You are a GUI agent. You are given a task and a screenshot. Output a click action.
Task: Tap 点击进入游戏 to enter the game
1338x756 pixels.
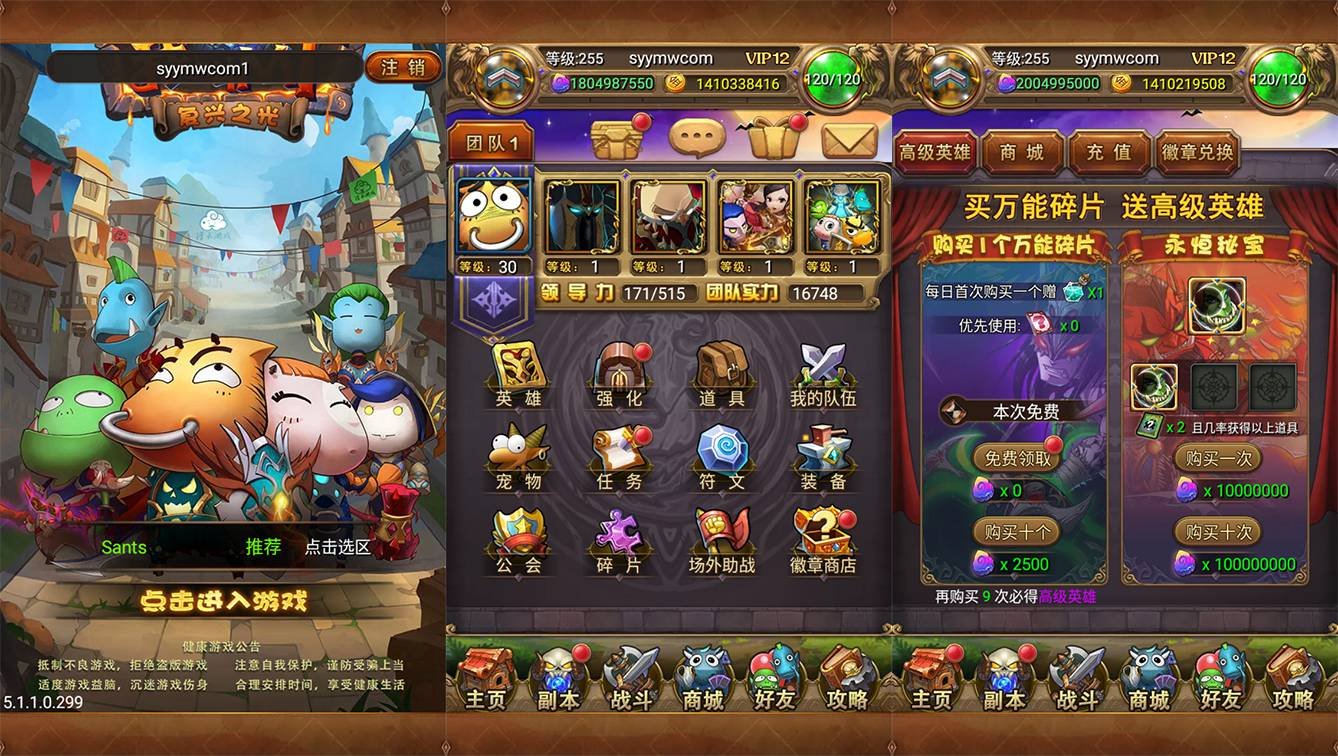(x=223, y=601)
